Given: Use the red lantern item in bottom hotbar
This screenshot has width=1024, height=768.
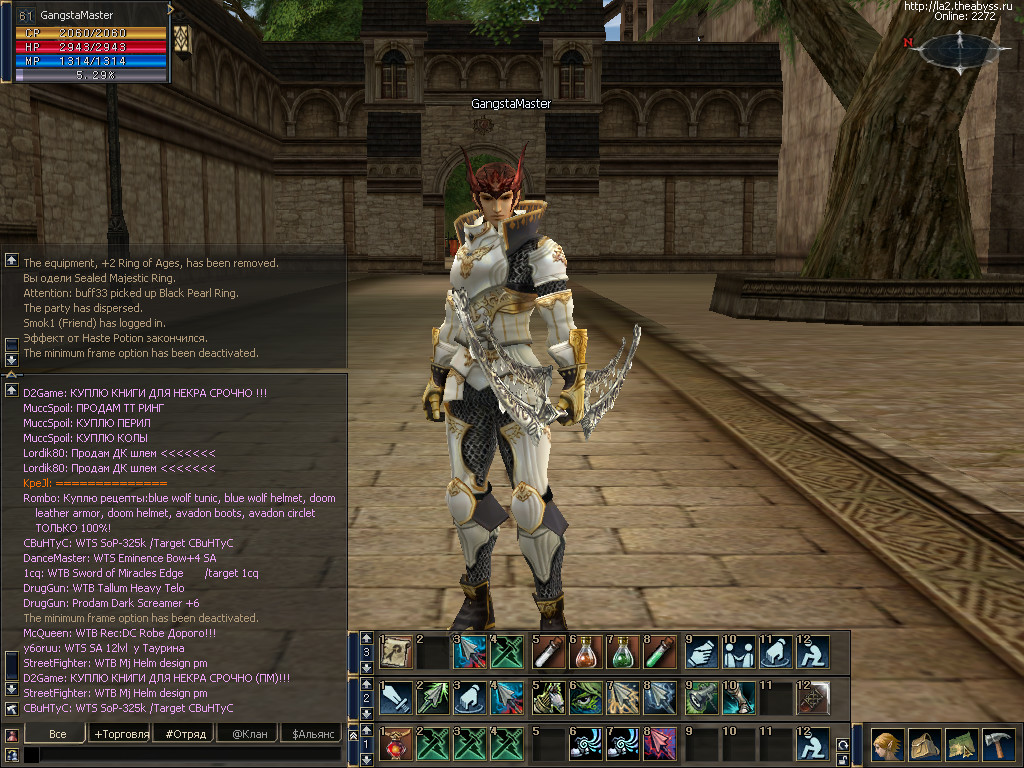Looking at the screenshot, I should [x=396, y=745].
